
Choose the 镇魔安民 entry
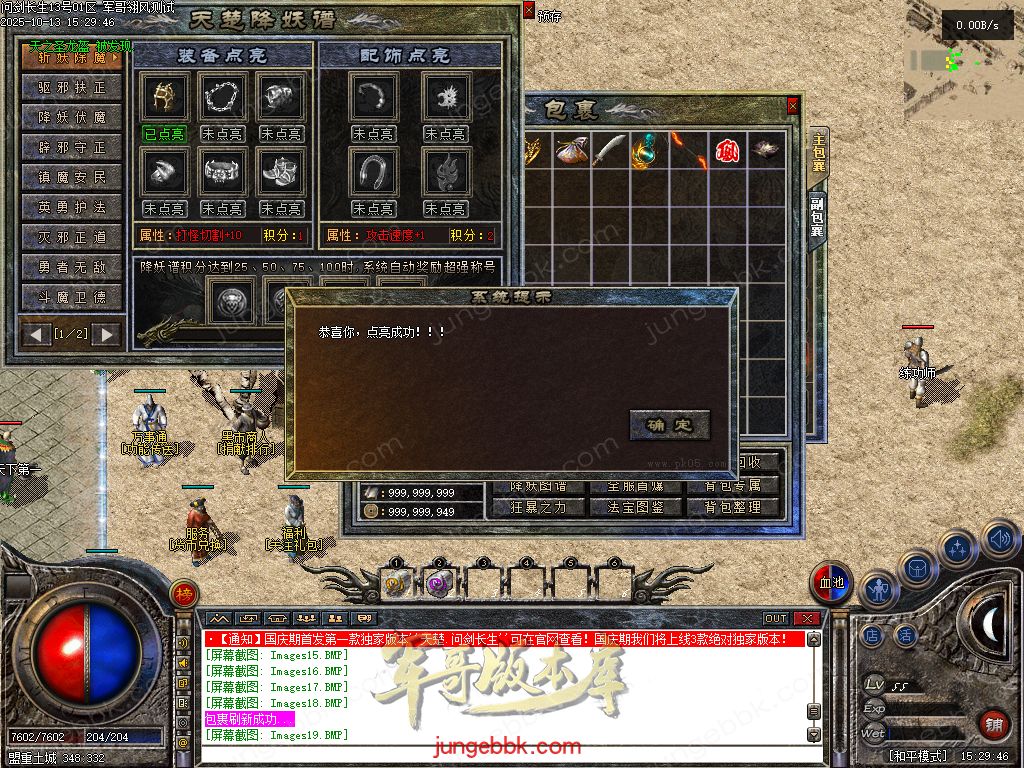tap(72, 178)
